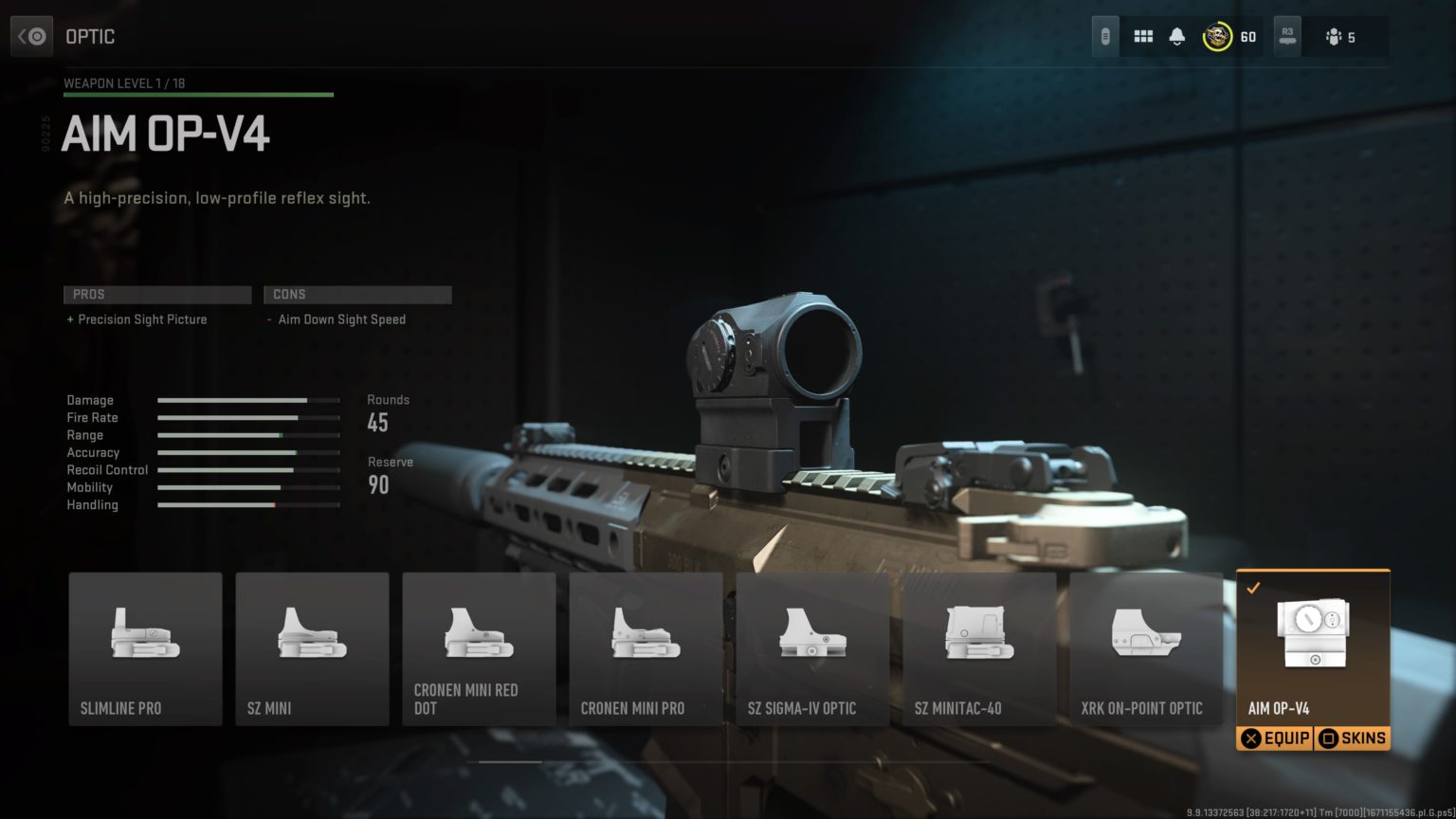Viewport: 1456px width, 819px height.
Task: Choose the Cronen Mini Red Dot sight
Action: (479, 649)
